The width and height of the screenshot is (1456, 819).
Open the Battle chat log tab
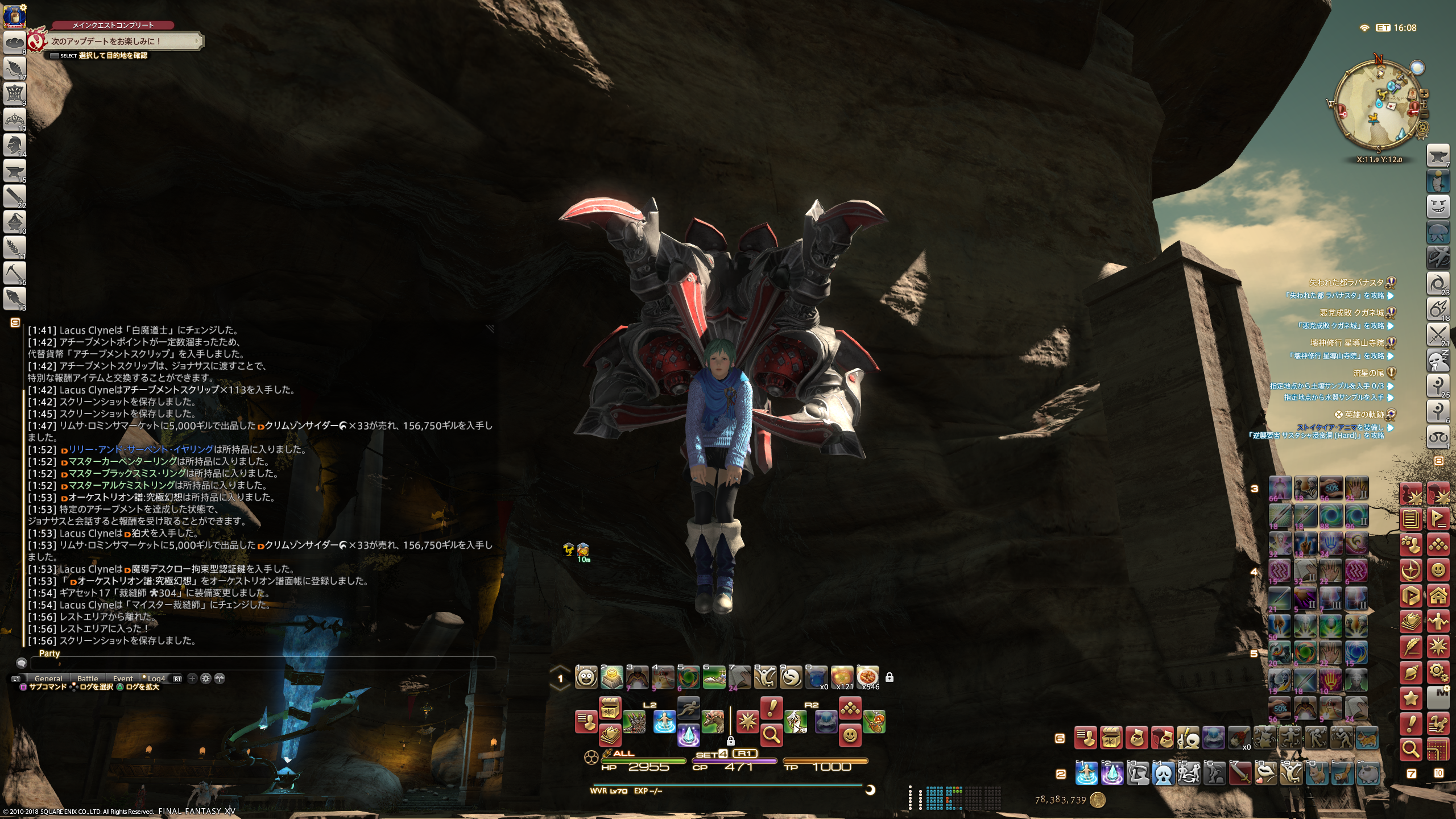(x=88, y=679)
